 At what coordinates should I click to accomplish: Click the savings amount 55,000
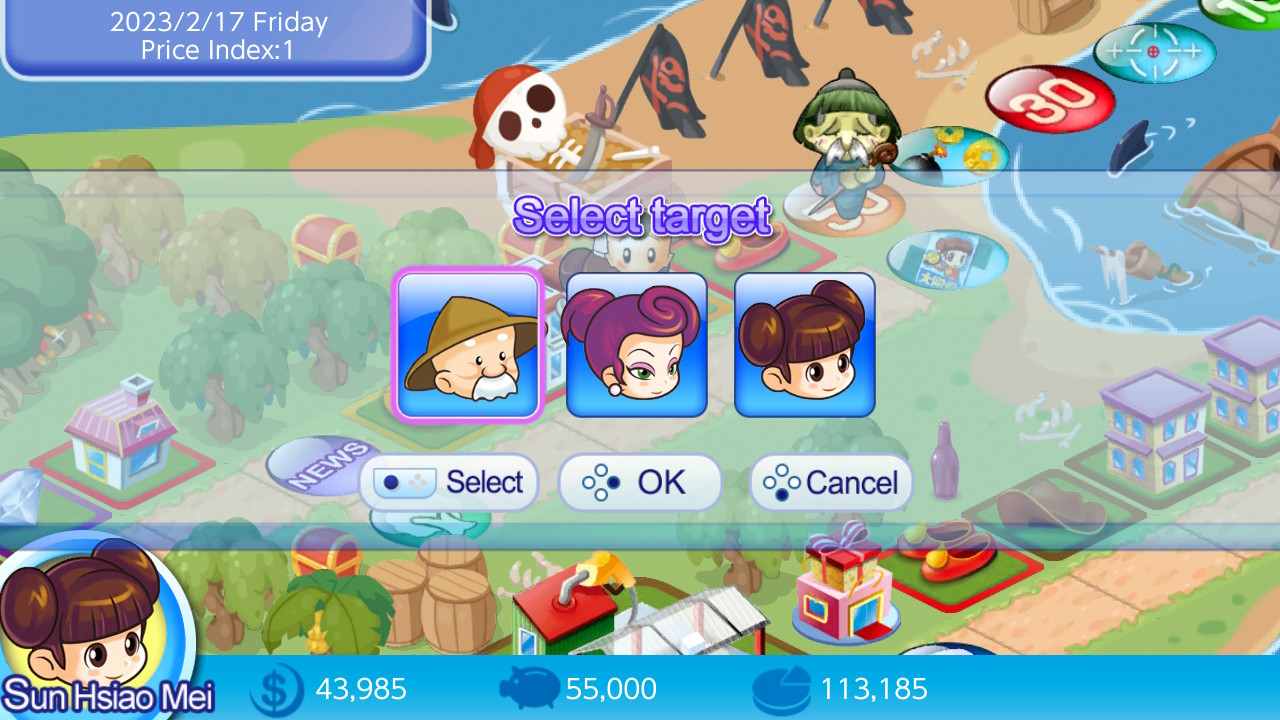[612, 689]
